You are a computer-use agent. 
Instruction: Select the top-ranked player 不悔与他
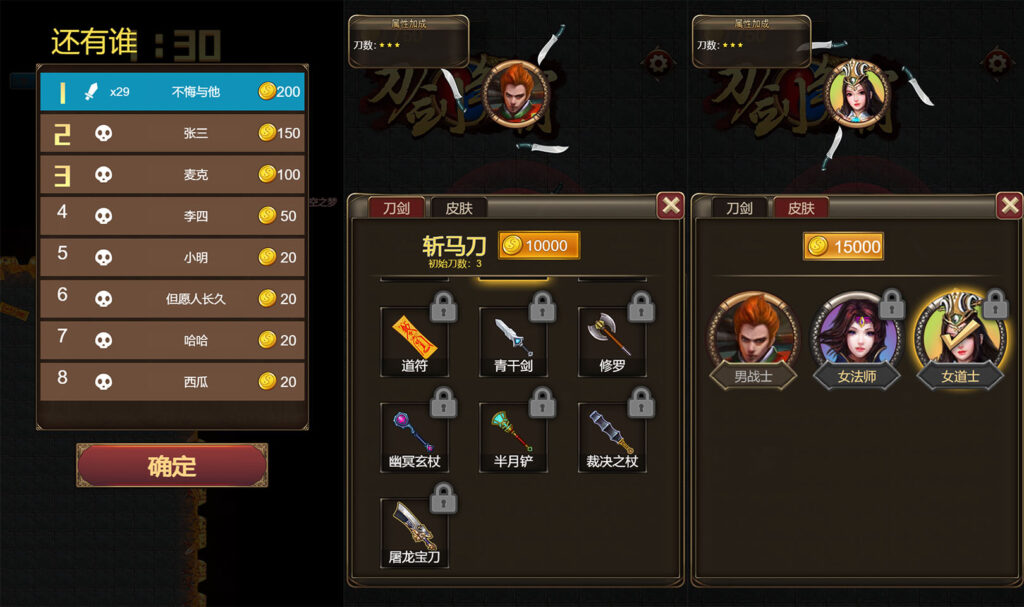click(x=172, y=92)
